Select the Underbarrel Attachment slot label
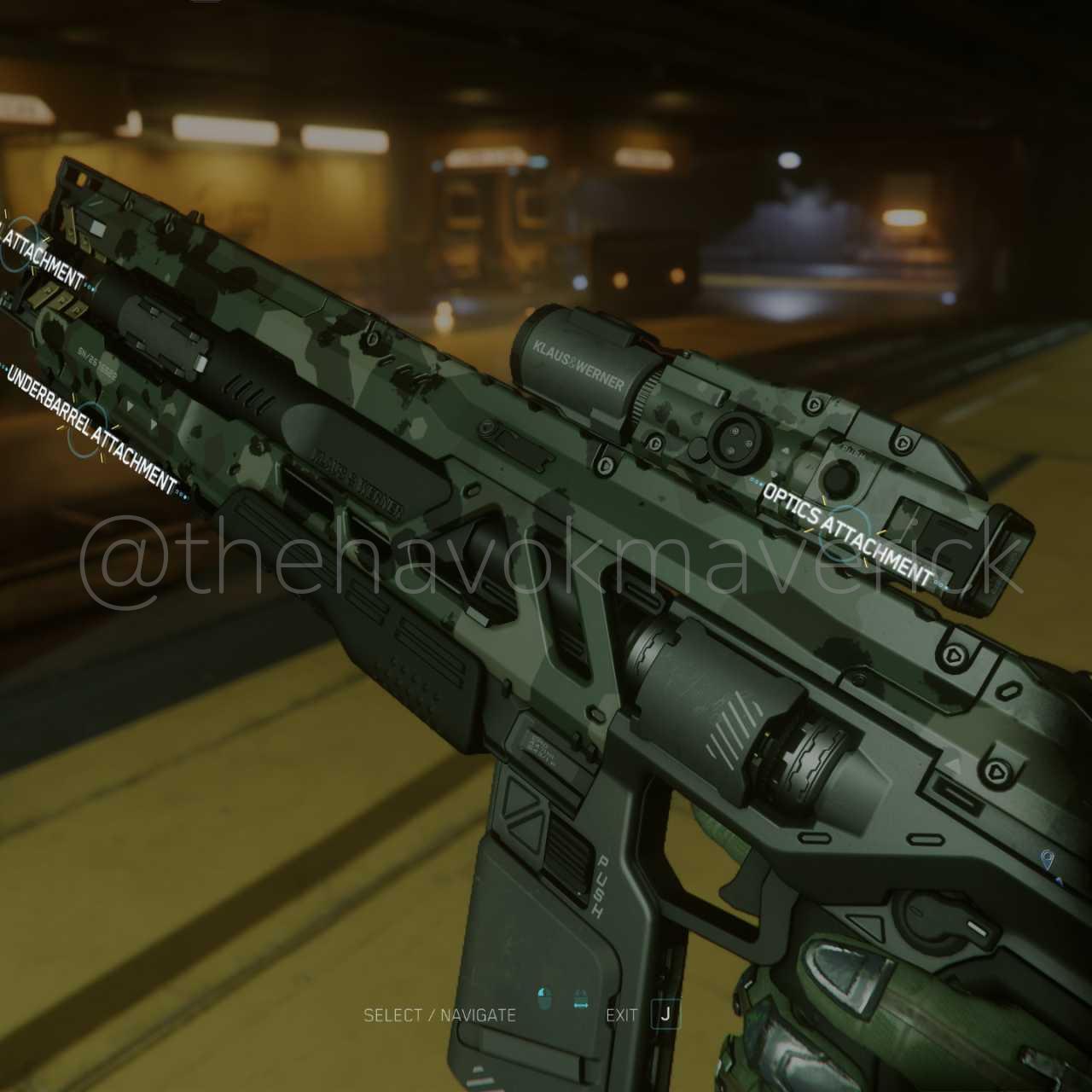Image resolution: width=1092 pixels, height=1092 pixels. point(91,429)
